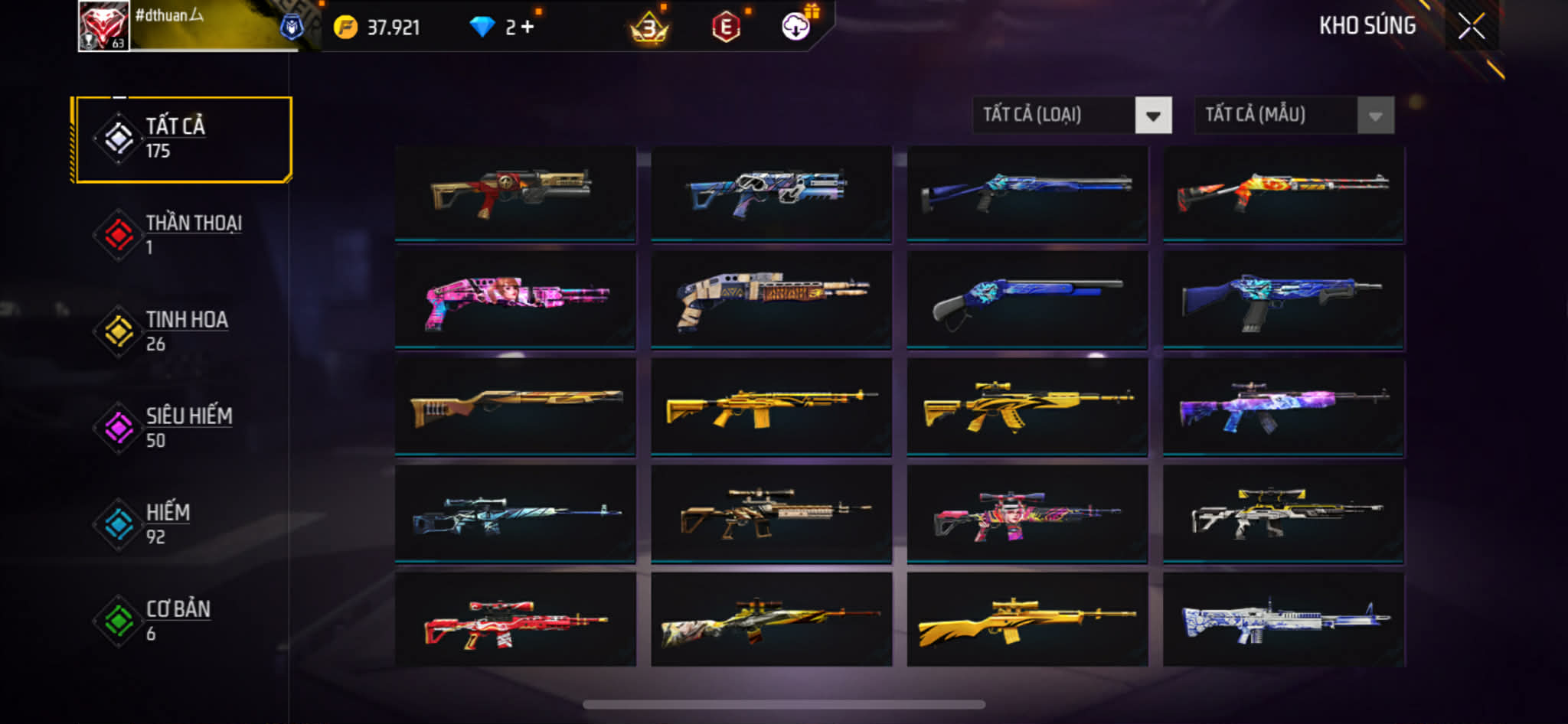Close the Kho Súng weapon armory screen
Viewport: 1568px width, 724px height.
pyautogui.click(x=1471, y=27)
